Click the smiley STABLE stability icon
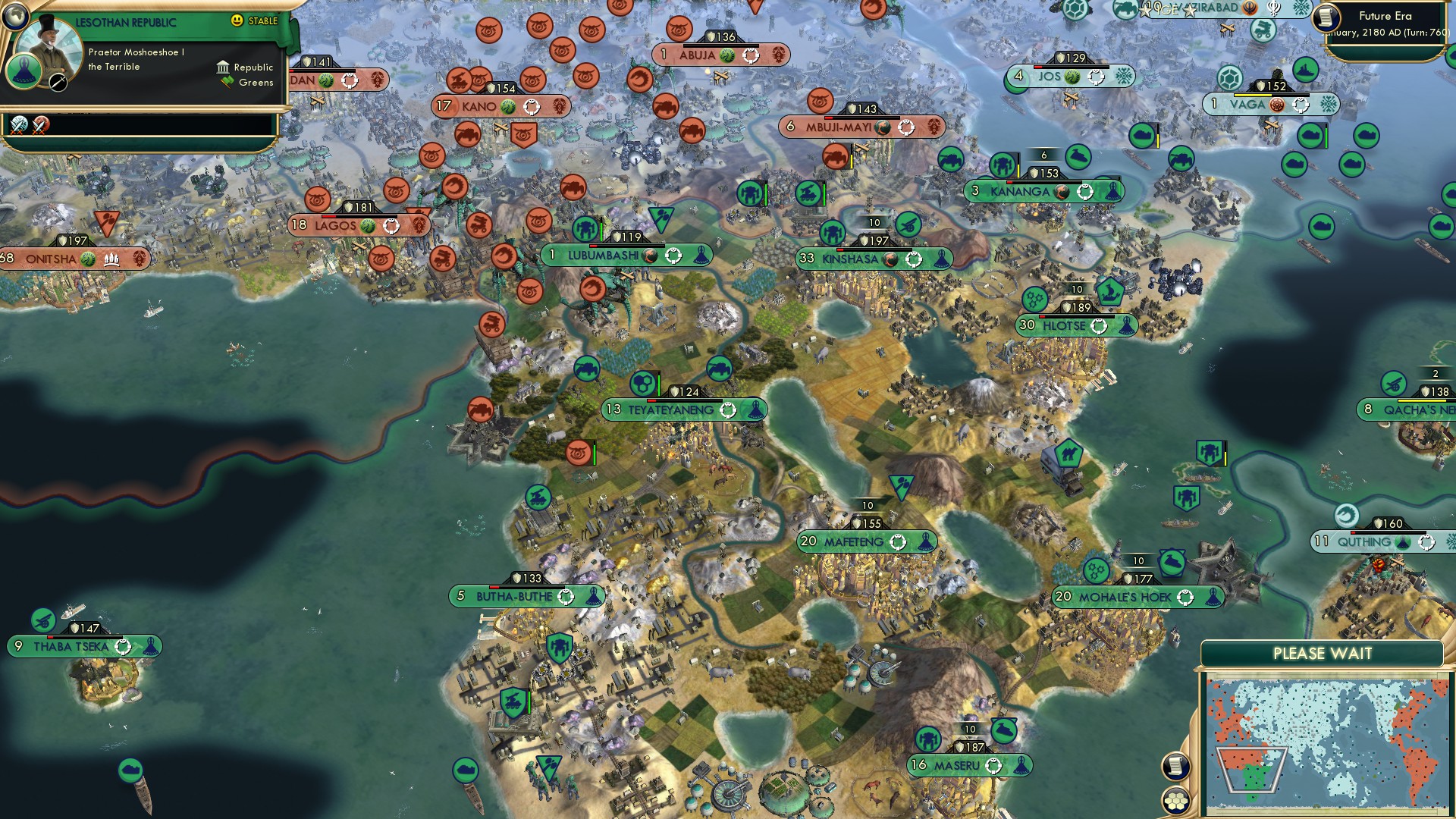This screenshot has width=1456, height=819. tap(237, 20)
